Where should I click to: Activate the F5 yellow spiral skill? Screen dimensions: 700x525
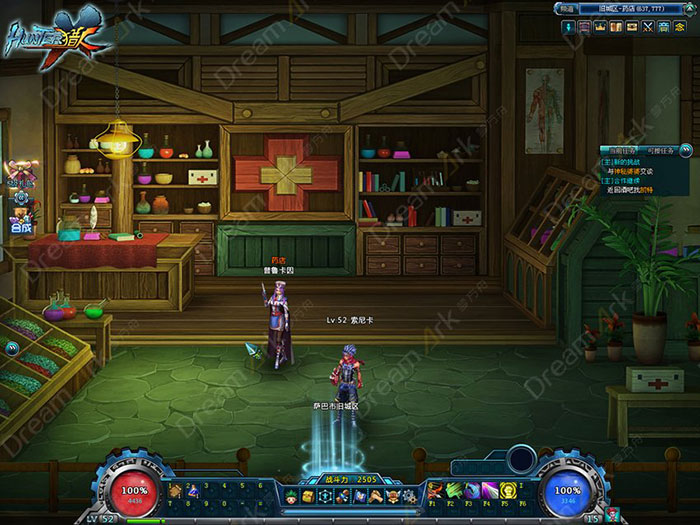pyautogui.click(x=508, y=490)
